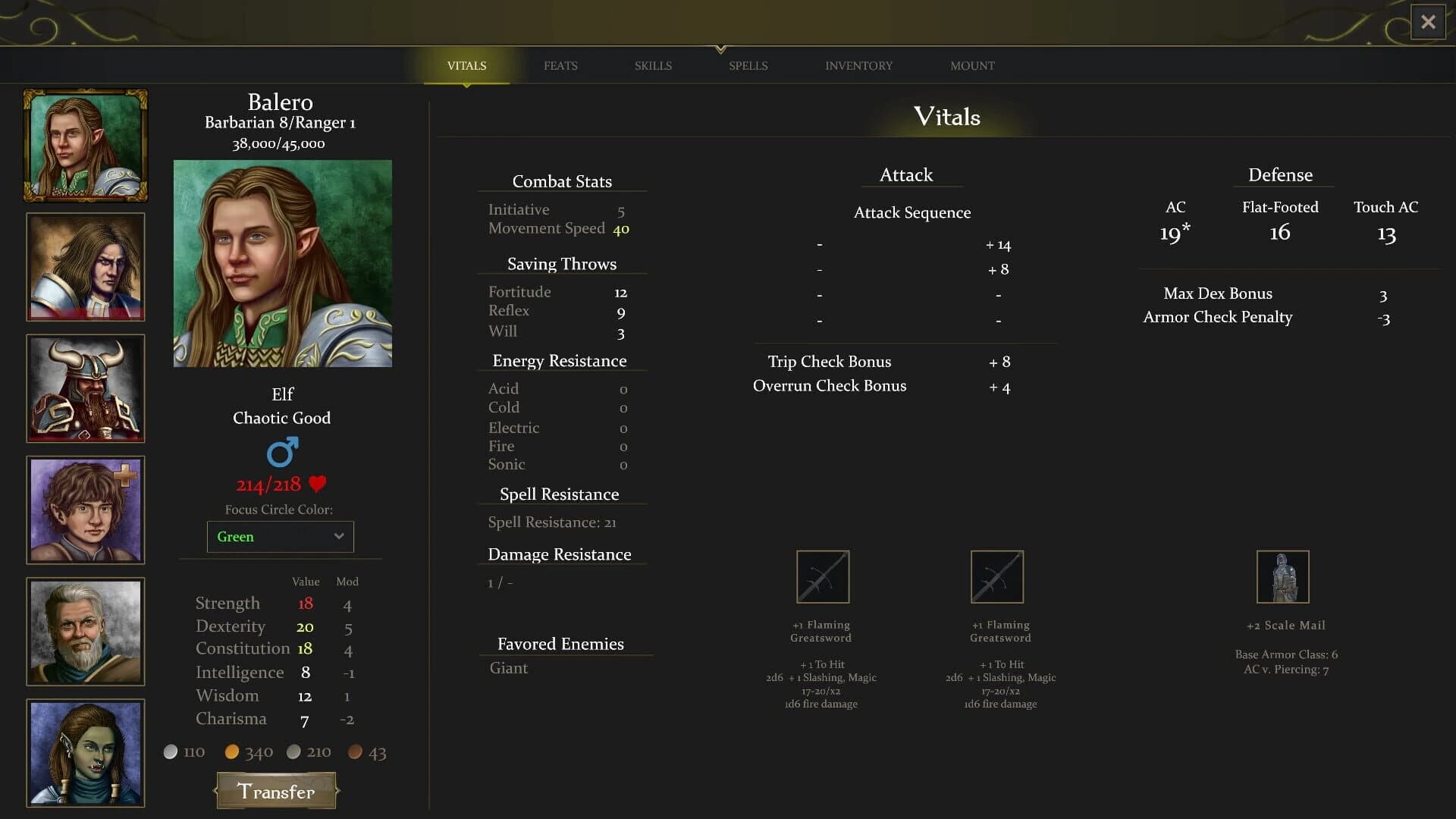Screen dimensions: 1456x819
Task: Select the green-skinned half-orc portrait
Action: [x=86, y=753]
